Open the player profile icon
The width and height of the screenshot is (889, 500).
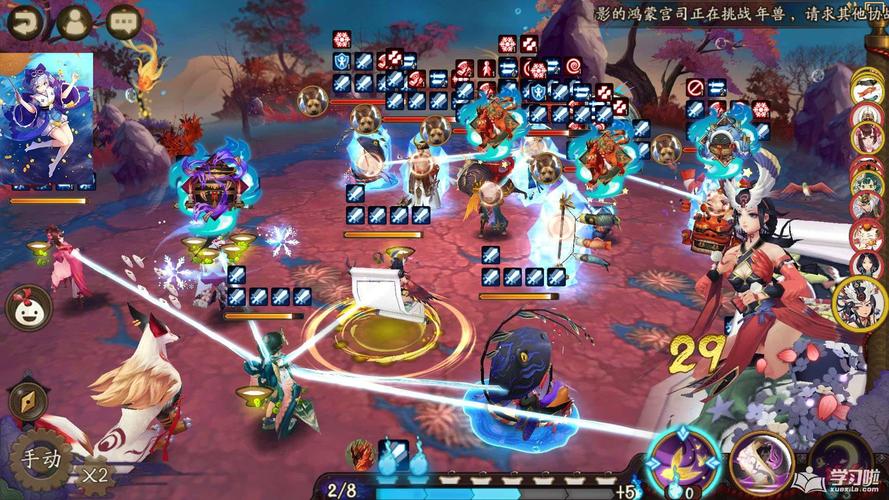click(x=75, y=21)
